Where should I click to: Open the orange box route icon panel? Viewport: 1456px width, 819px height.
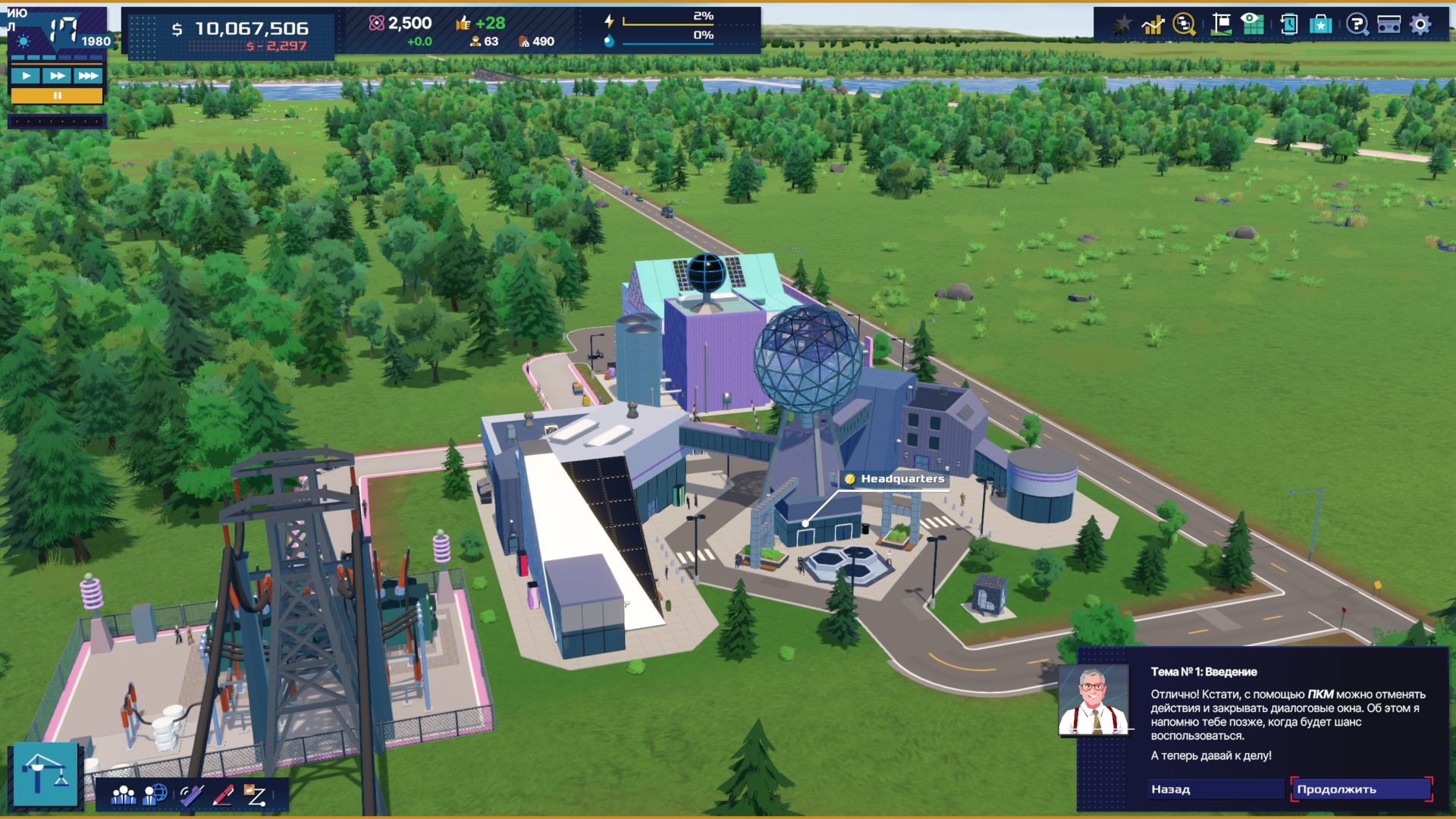coord(255,795)
